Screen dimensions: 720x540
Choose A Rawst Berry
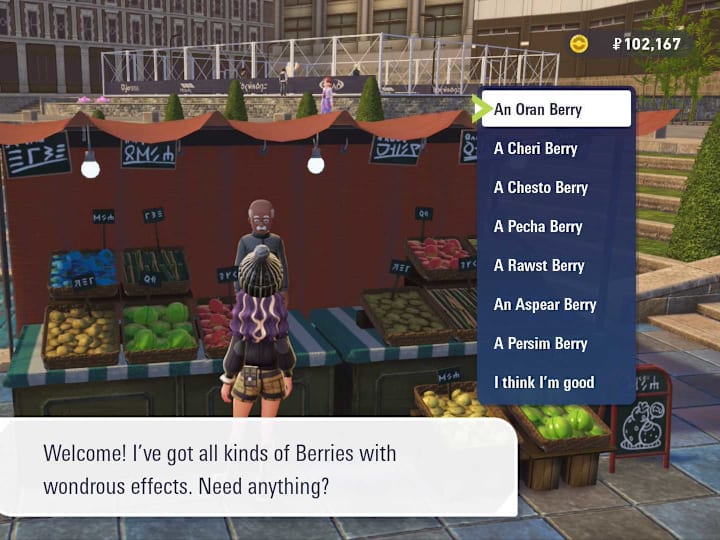click(x=555, y=265)
